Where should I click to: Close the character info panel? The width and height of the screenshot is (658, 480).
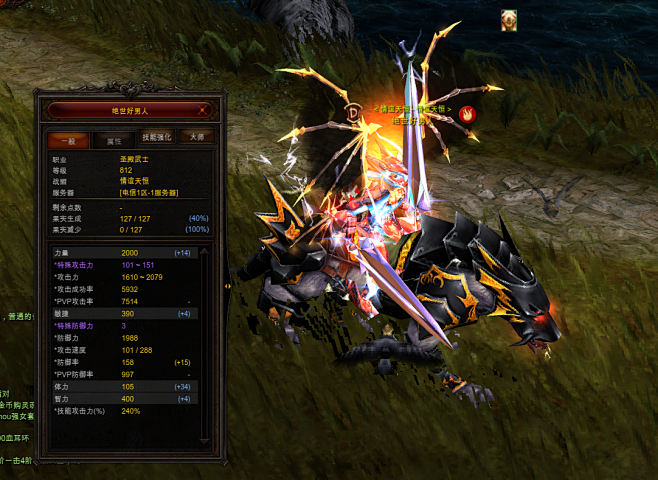[x=204, y=109]
